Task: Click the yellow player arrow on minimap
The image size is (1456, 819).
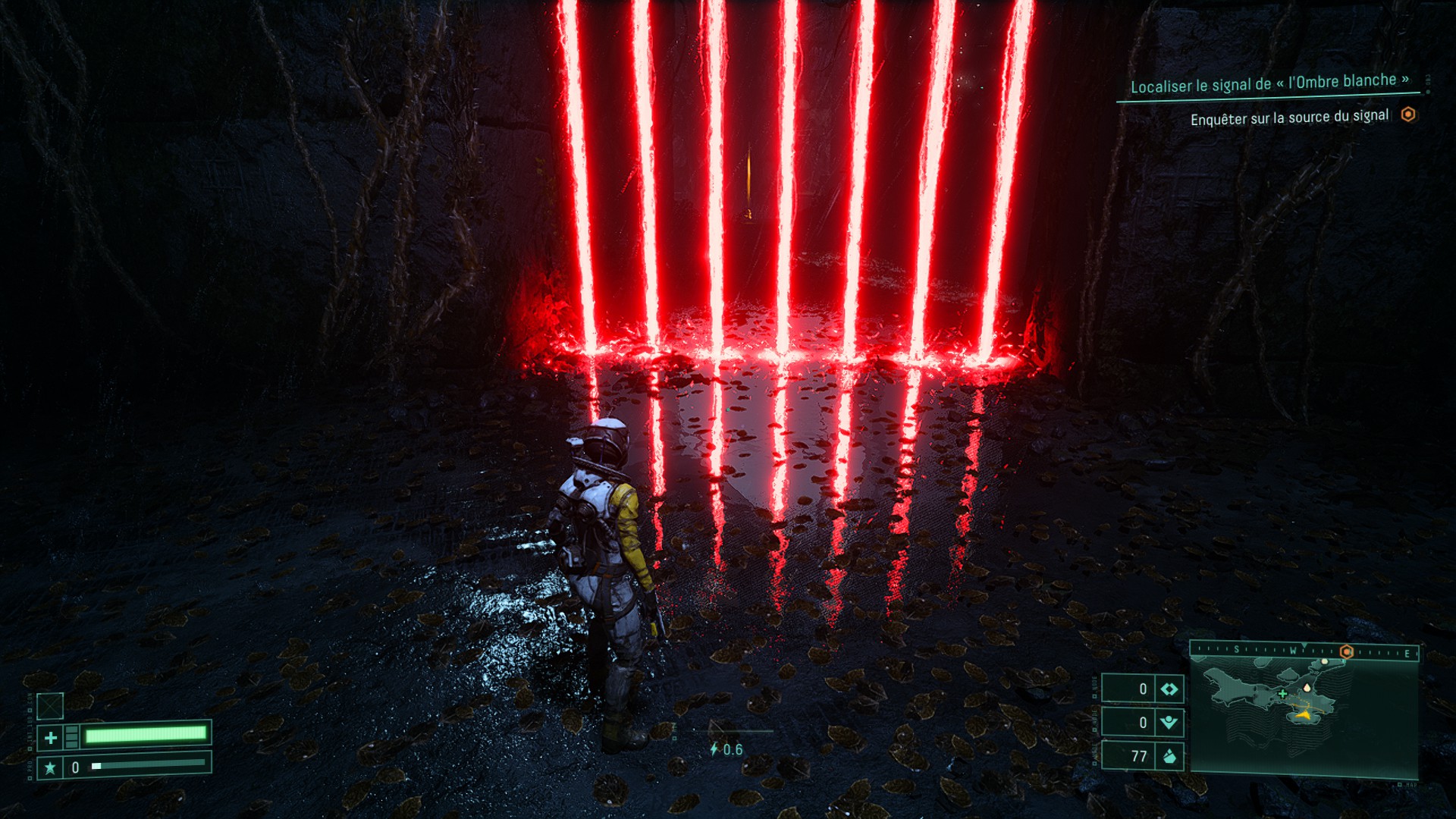Action: pyautogui.click(x=1304, y=714)
